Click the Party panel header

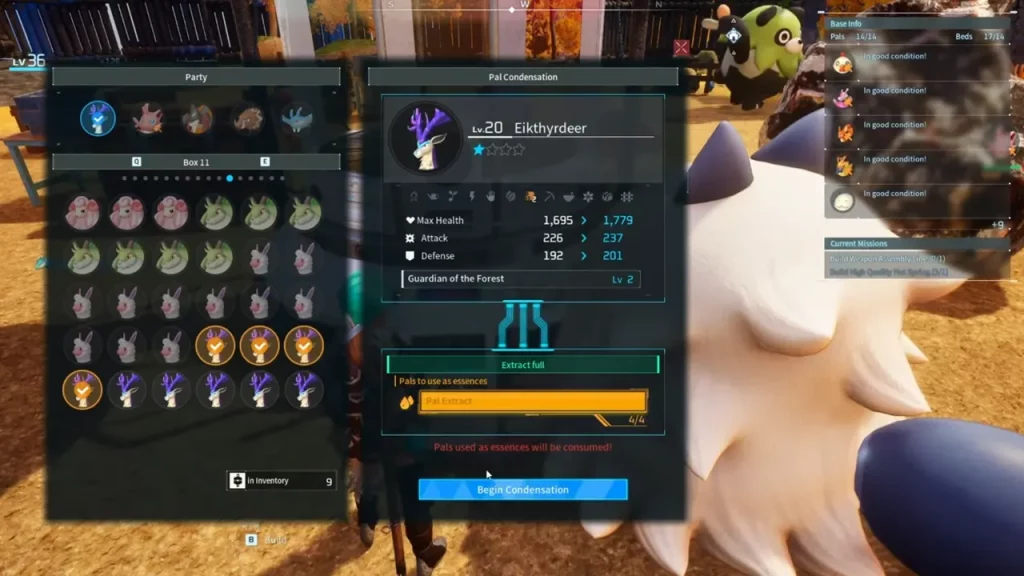click(x=196, y=77)
